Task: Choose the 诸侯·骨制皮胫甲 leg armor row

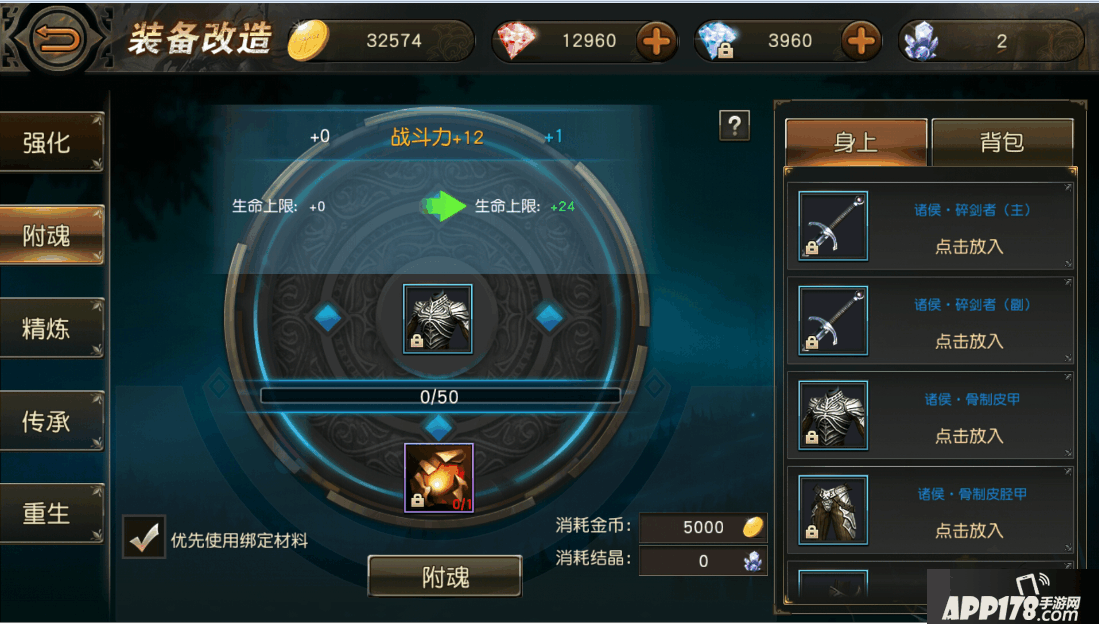Action: pos(930,511)
